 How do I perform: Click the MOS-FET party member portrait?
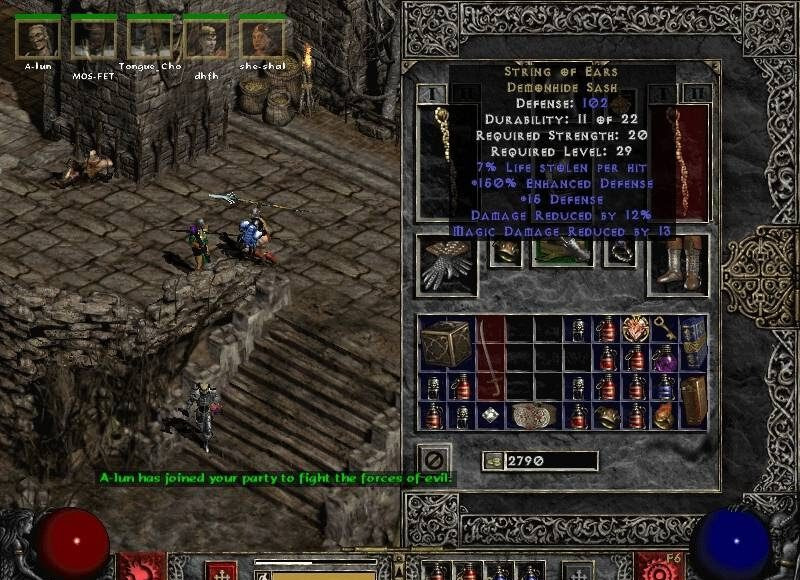point(93,38)
